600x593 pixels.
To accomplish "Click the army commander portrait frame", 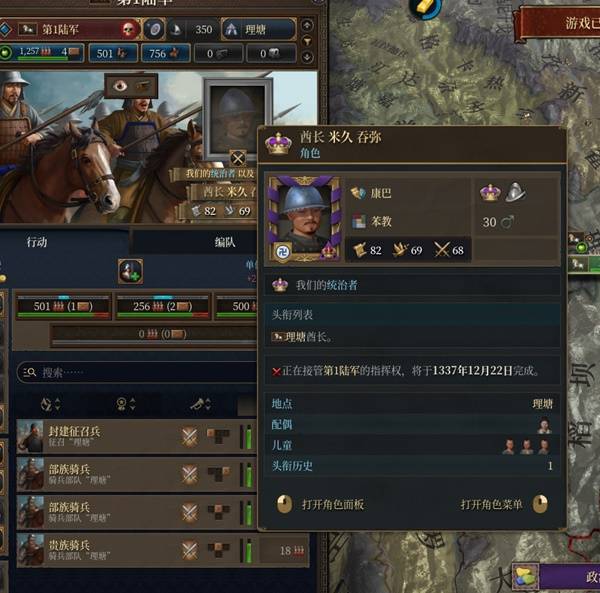I will [236, 113].
